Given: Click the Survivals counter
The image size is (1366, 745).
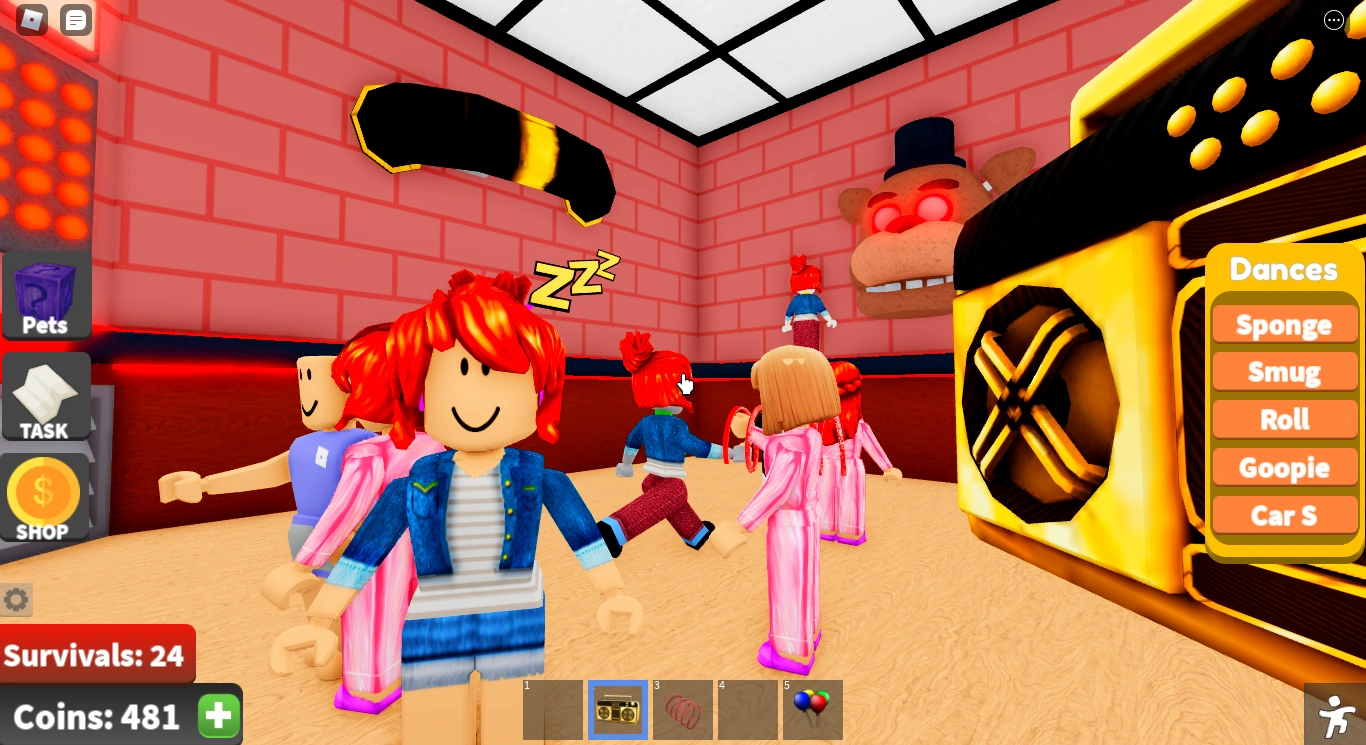Looking at the screenshot, I should click(95, 655).
